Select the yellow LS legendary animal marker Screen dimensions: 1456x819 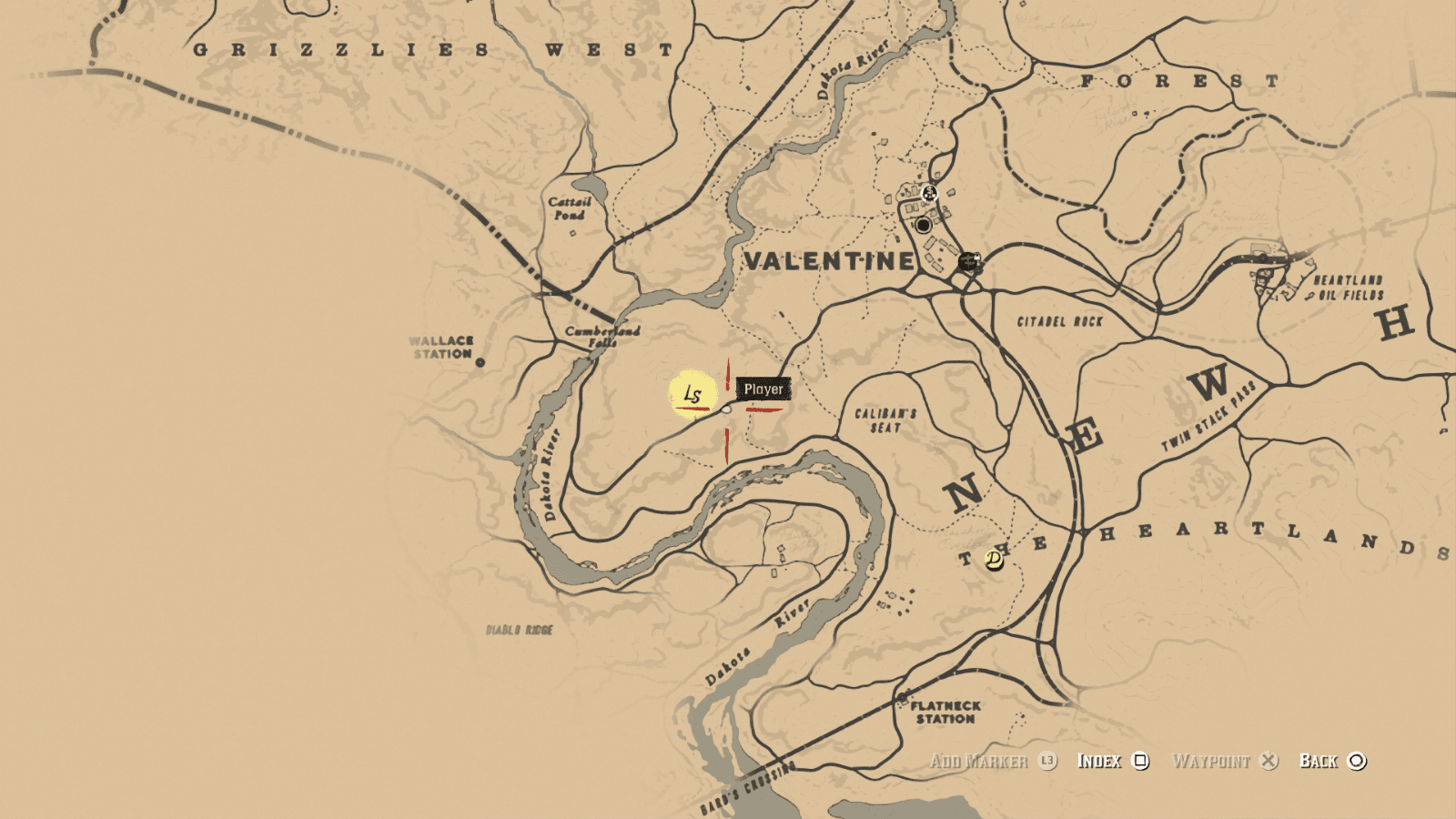tap(693, 395)
